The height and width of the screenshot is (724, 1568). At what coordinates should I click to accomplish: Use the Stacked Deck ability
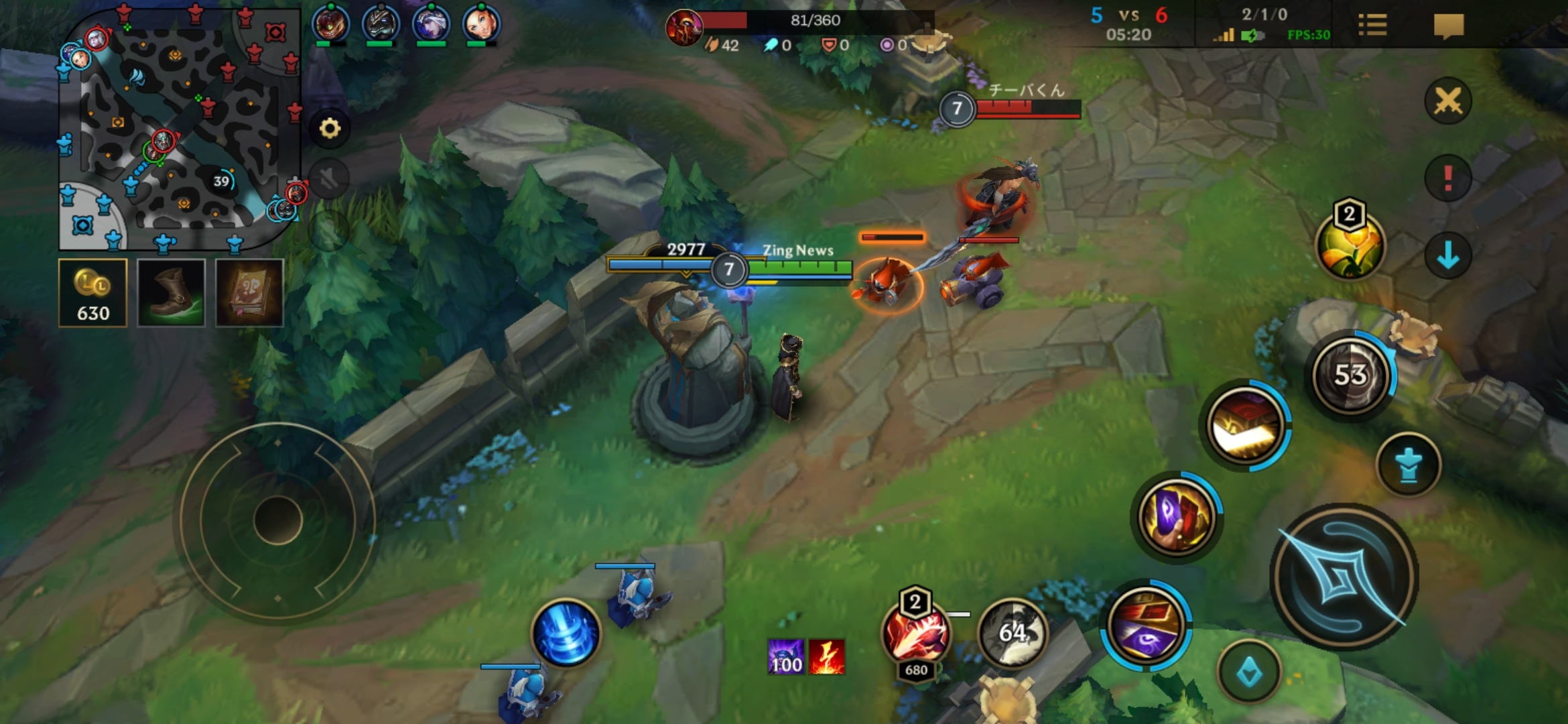tap(1246, 425)
